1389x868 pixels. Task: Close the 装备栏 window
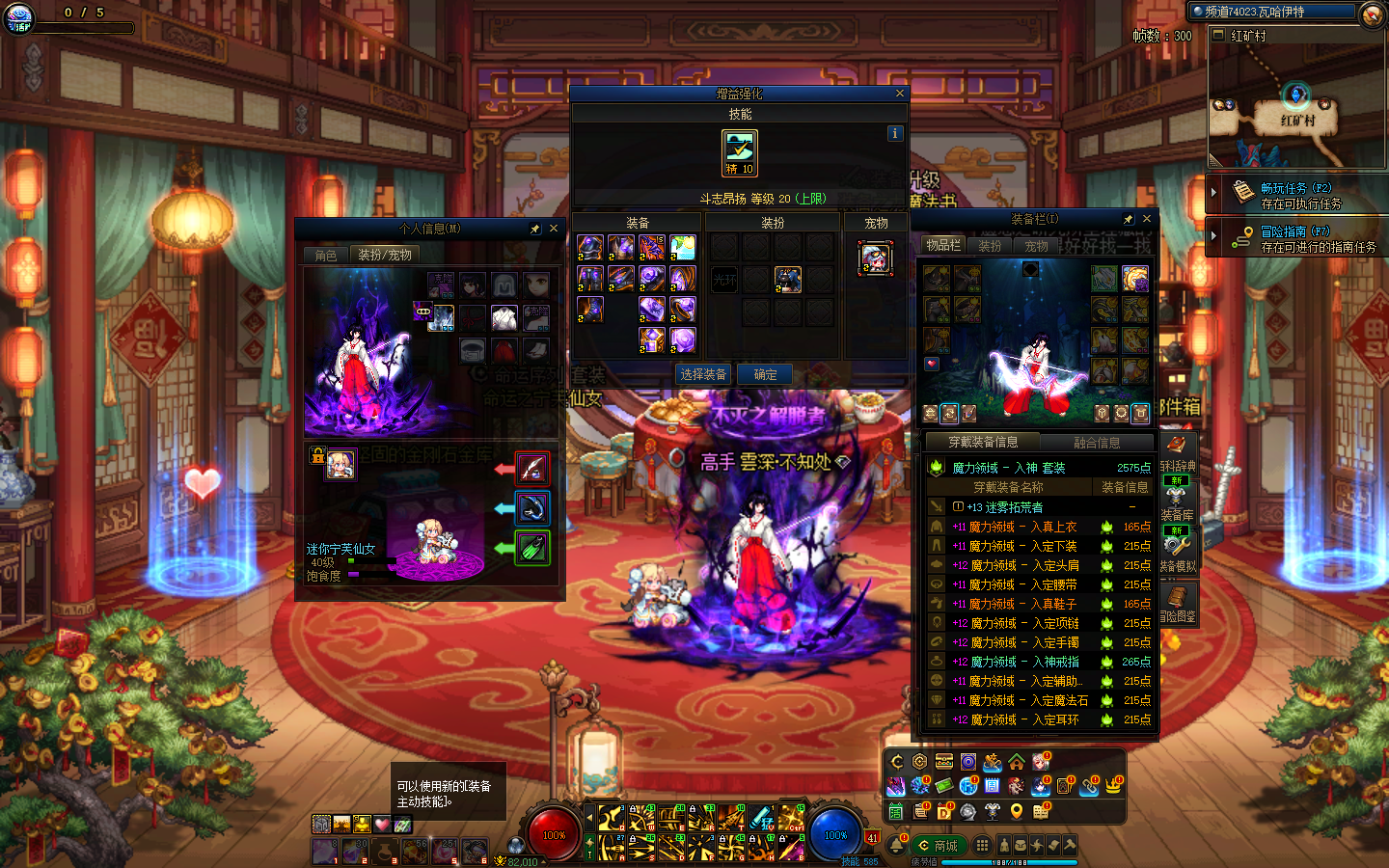1147,219
